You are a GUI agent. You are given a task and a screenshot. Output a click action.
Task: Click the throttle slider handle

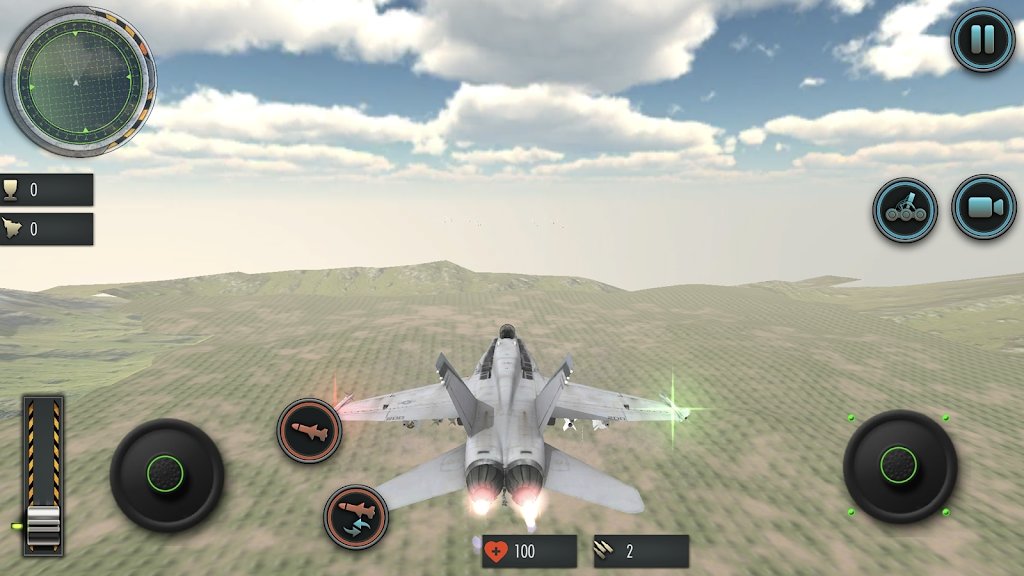(x=44, y=525)
